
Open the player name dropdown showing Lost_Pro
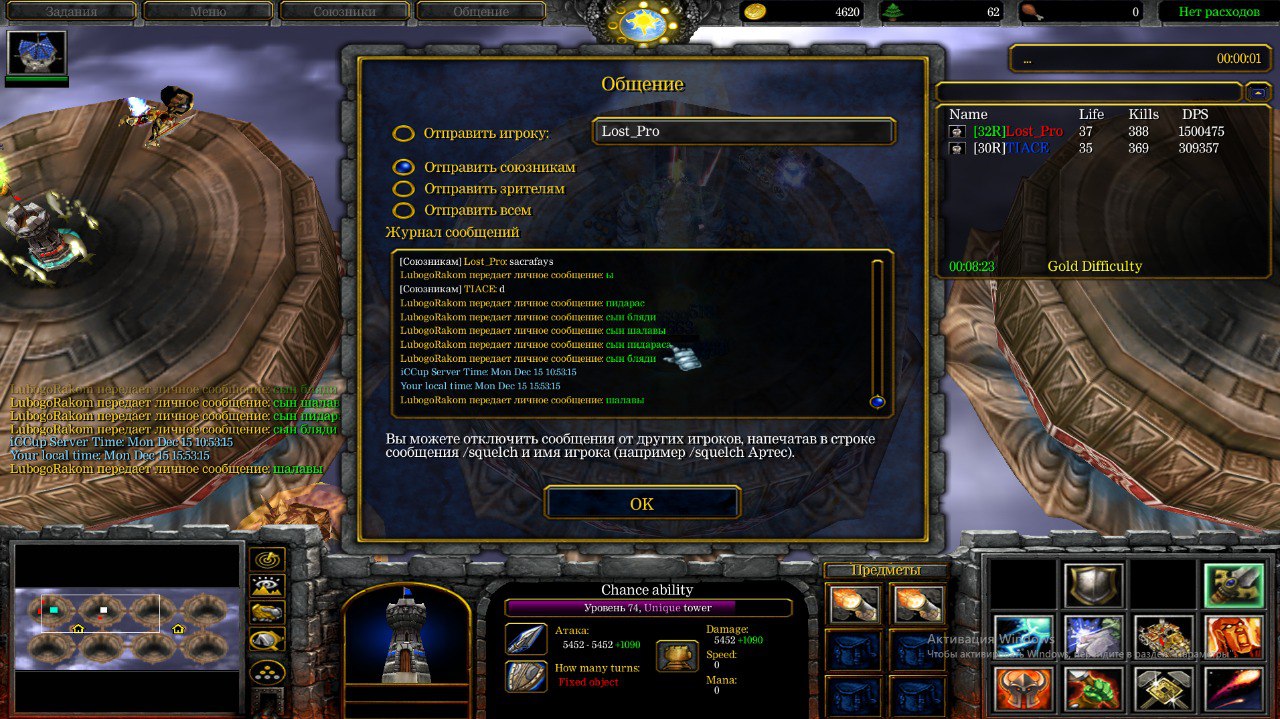click(x=744, y=132)
